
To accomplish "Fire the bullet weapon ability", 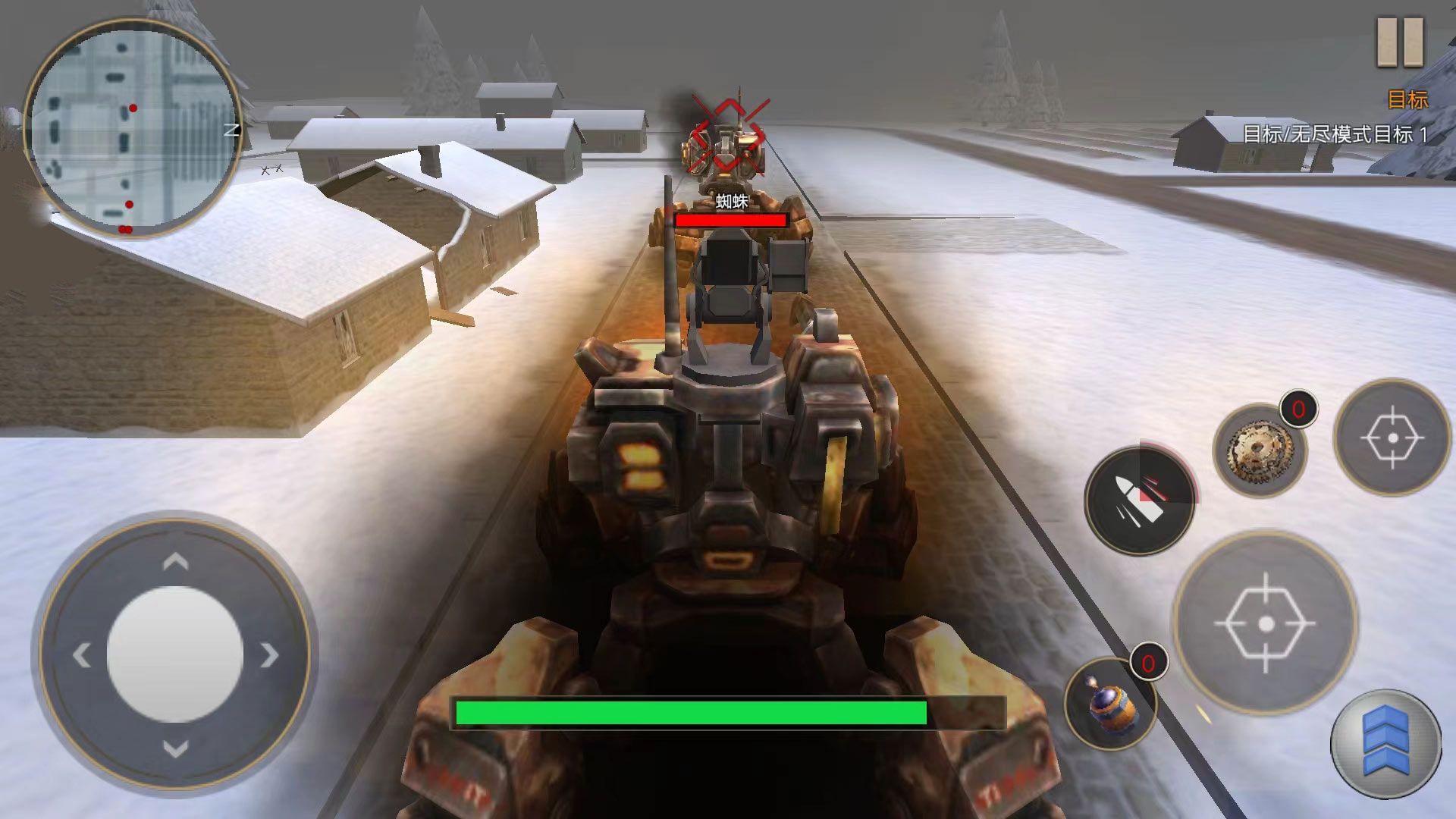I will point(1139,501).
